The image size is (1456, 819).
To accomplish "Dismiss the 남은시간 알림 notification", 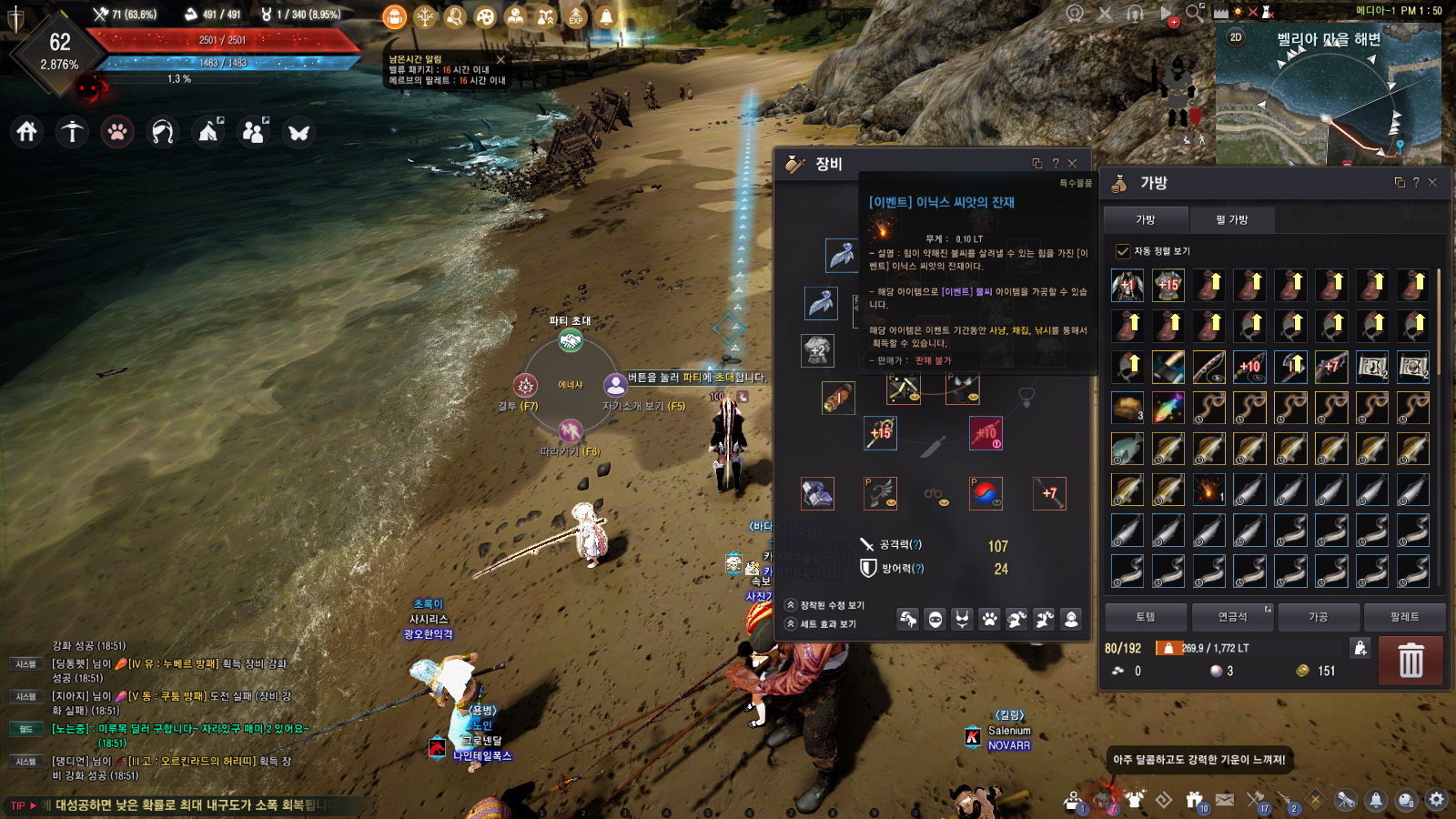I will tap(500, 60).
